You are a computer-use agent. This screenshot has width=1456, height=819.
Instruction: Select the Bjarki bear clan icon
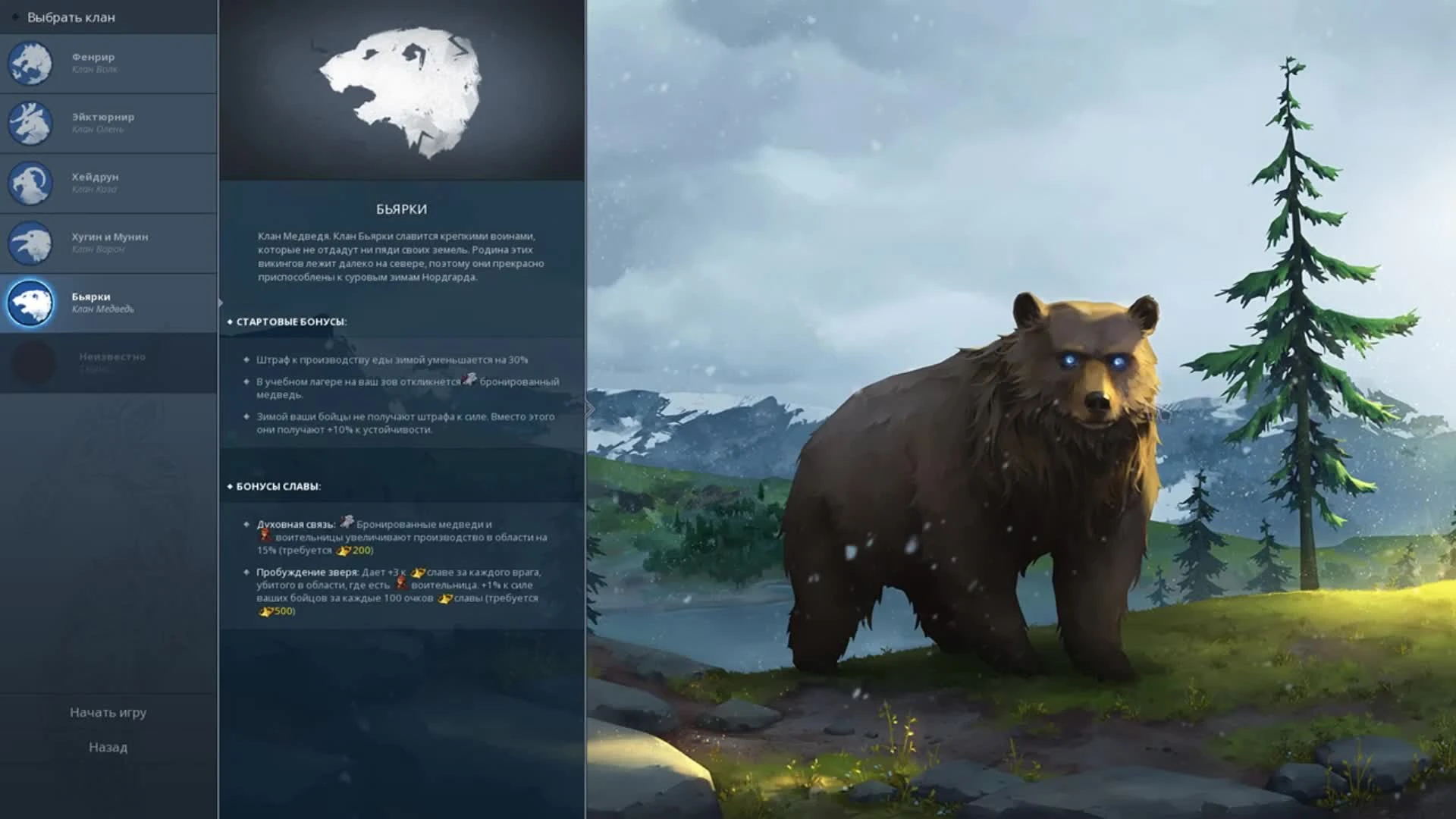30,303
